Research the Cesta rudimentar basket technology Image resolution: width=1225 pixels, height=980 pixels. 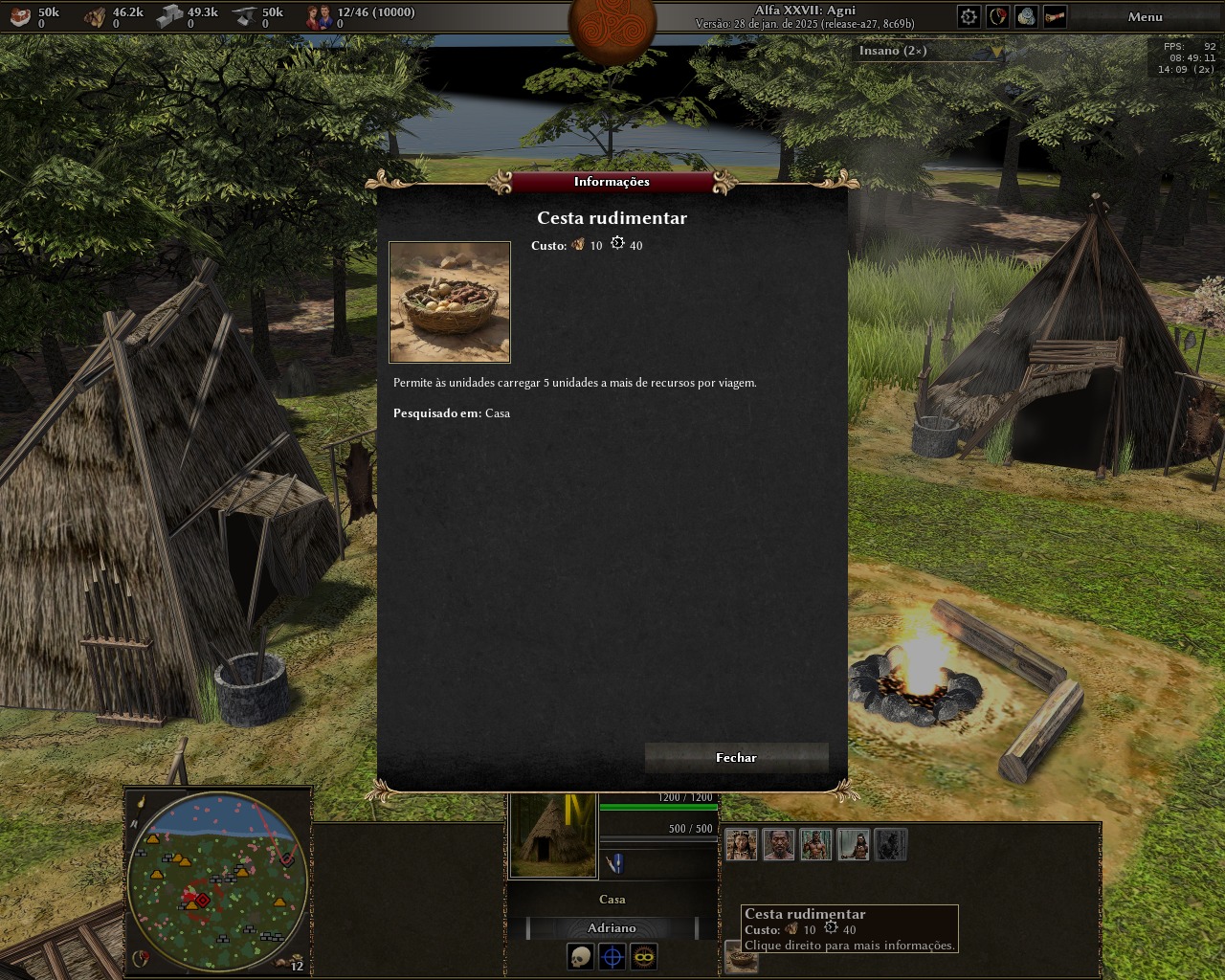coord(742,959)
